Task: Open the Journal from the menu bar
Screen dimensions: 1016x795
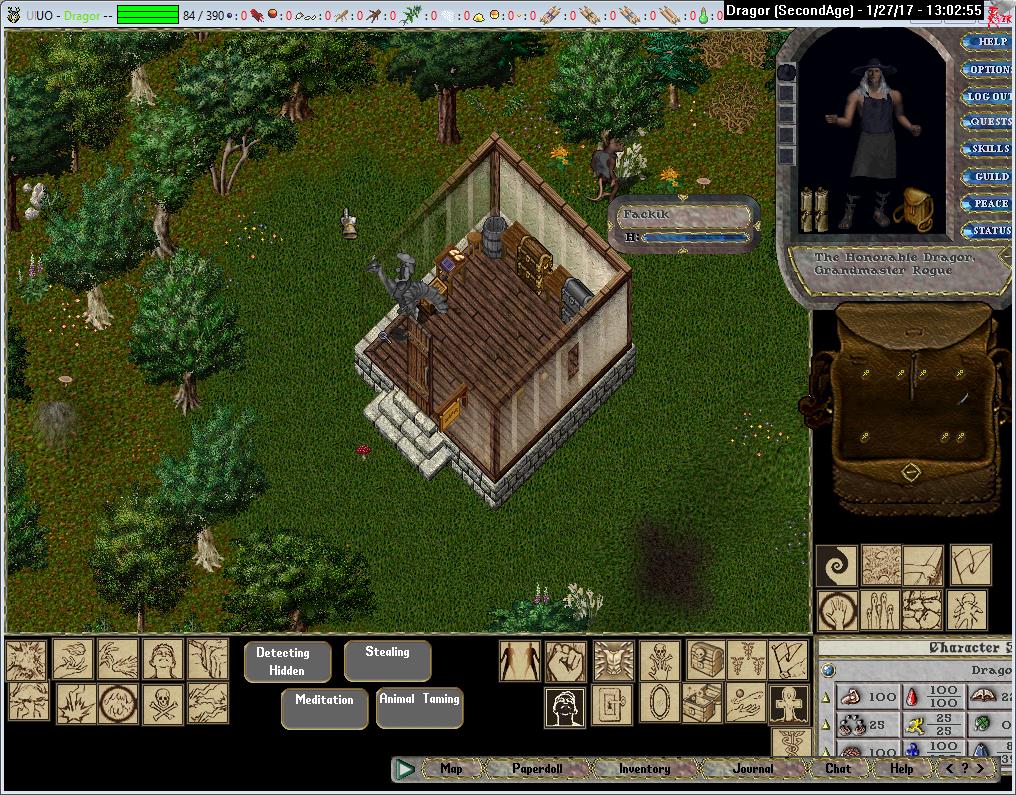Action: [752, 769]
